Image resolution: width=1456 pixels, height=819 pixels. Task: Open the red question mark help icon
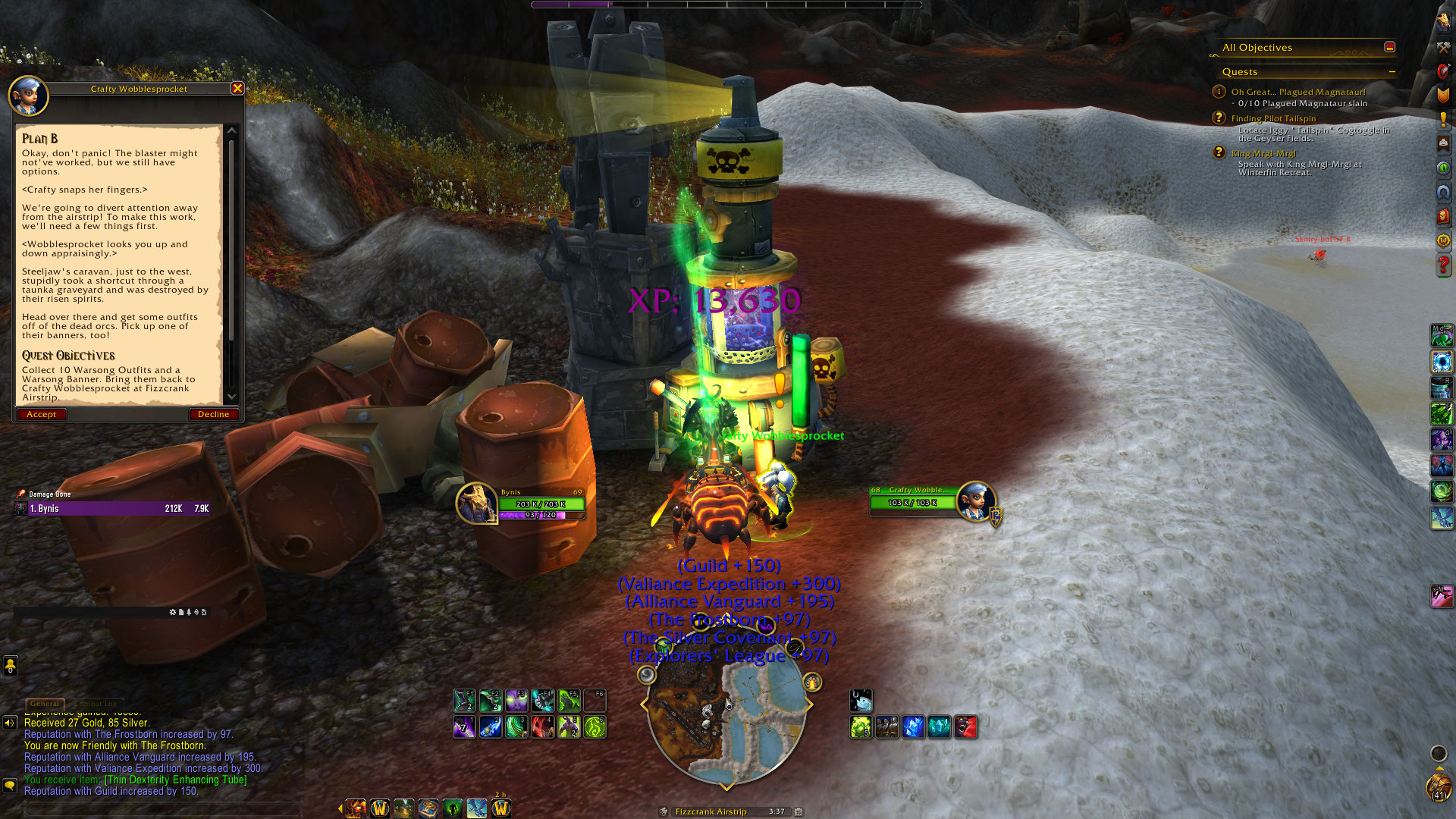(1443, 265)
